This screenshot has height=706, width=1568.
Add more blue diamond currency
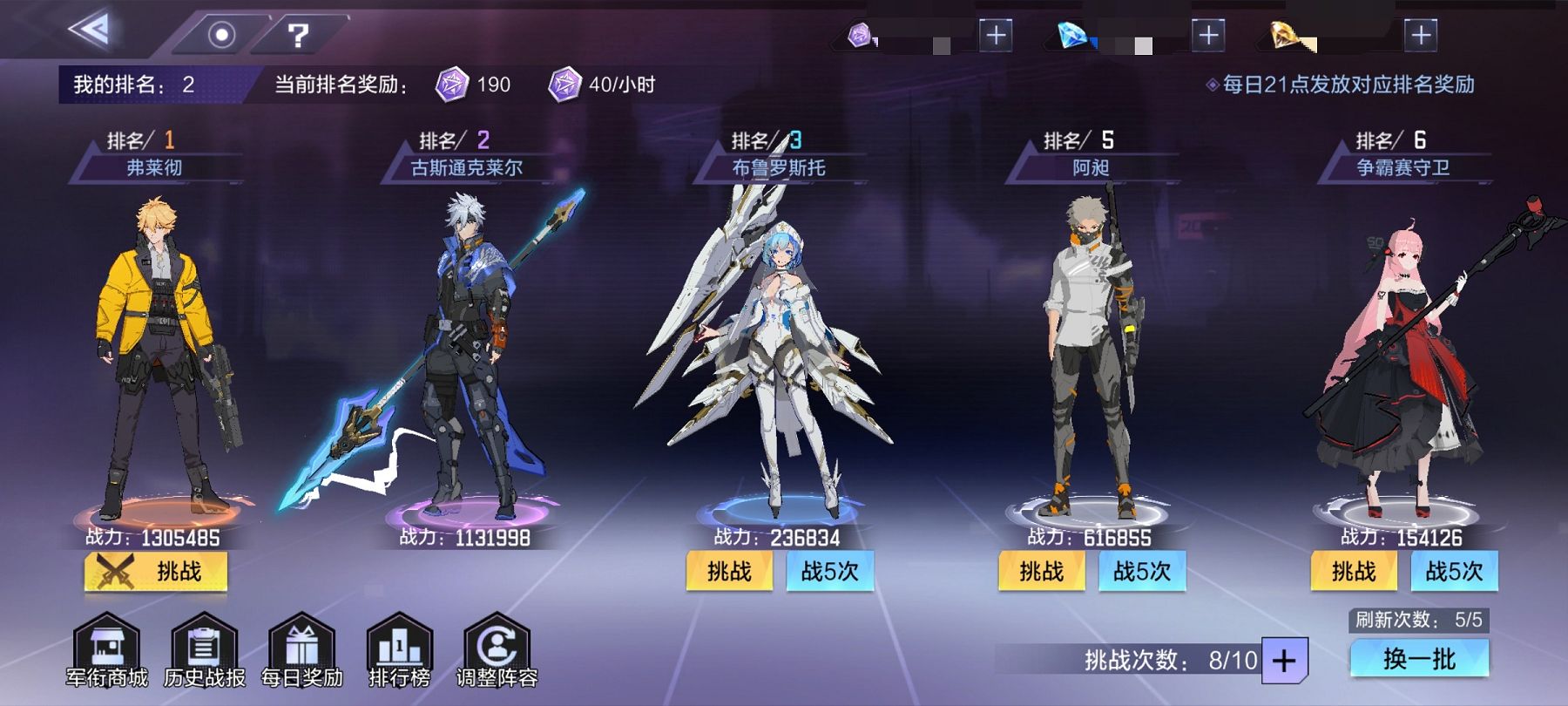(x=1208, y=35)
